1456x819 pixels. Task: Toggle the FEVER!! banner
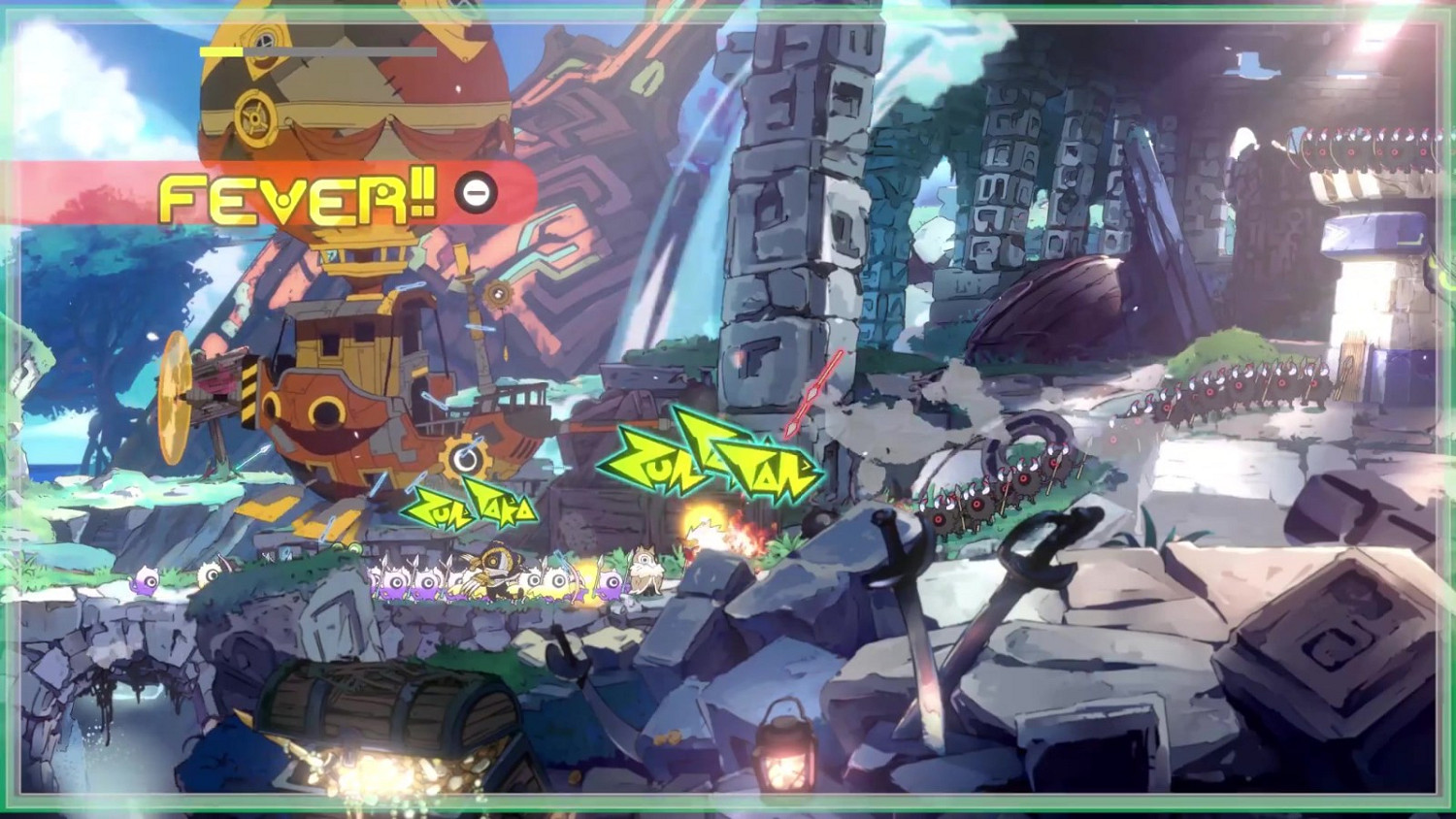(291, 193)
